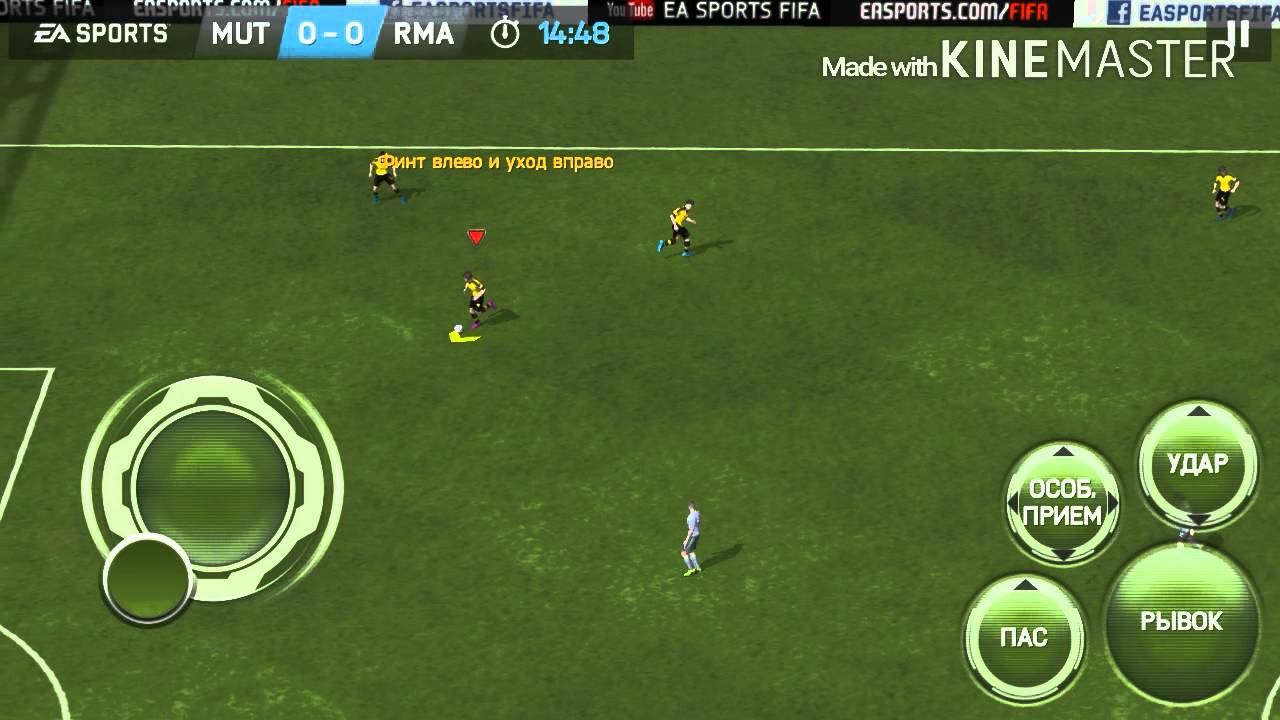Click the virtual joystick thumb knob
The image size is (1280, 720).
pyautogui.click(x=148, y=578)
